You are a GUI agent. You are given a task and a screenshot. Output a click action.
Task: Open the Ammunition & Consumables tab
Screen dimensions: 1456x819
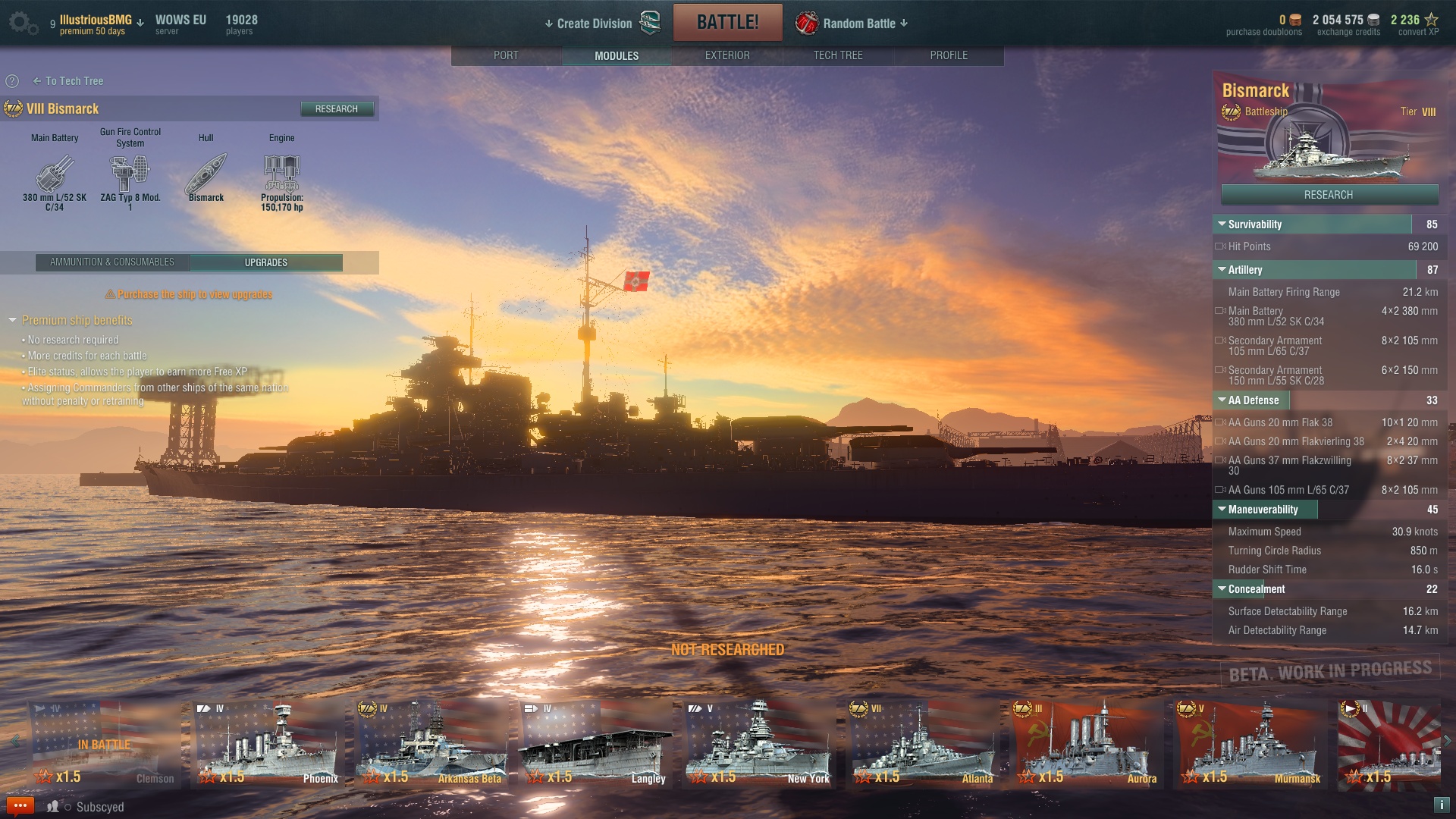pos(112,262)
